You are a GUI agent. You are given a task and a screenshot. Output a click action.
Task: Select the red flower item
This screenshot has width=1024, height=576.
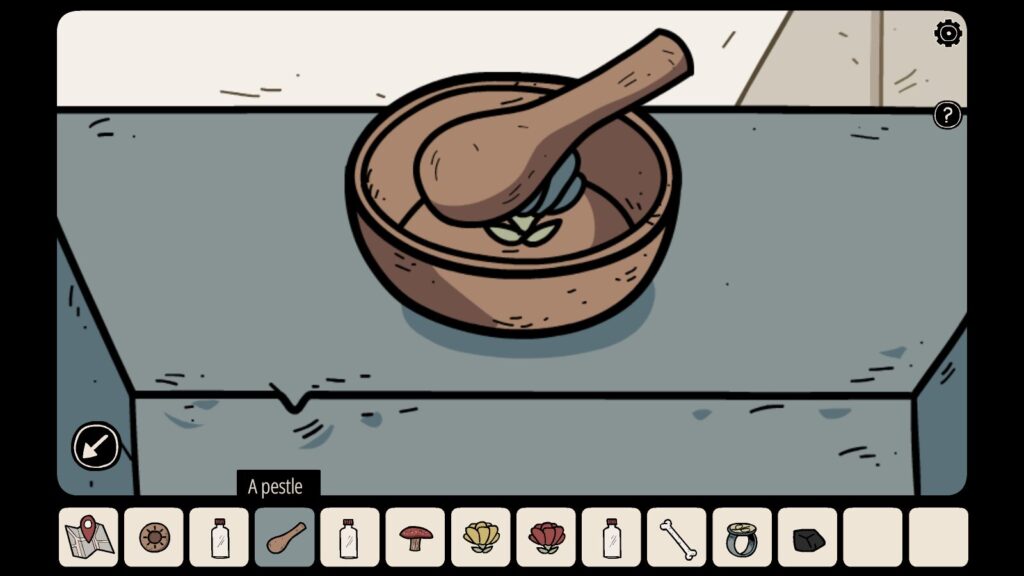(x=546, y=537)
